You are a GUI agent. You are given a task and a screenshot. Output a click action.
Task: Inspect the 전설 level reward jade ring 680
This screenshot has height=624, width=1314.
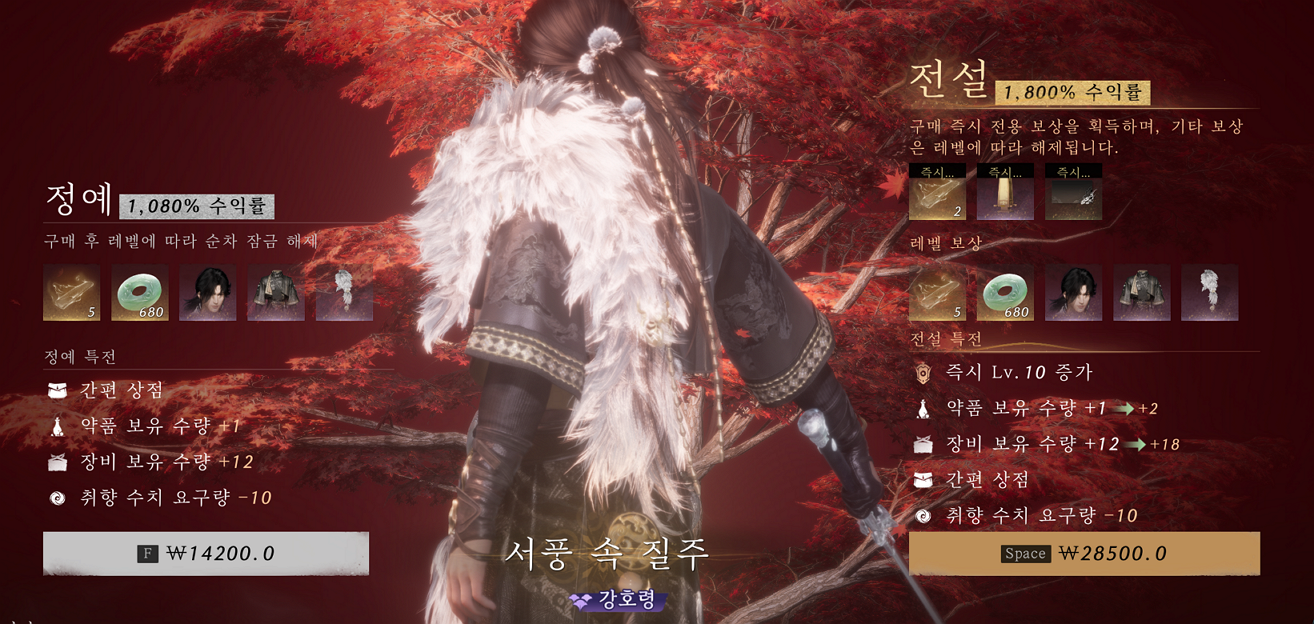tap(1005, 293)
